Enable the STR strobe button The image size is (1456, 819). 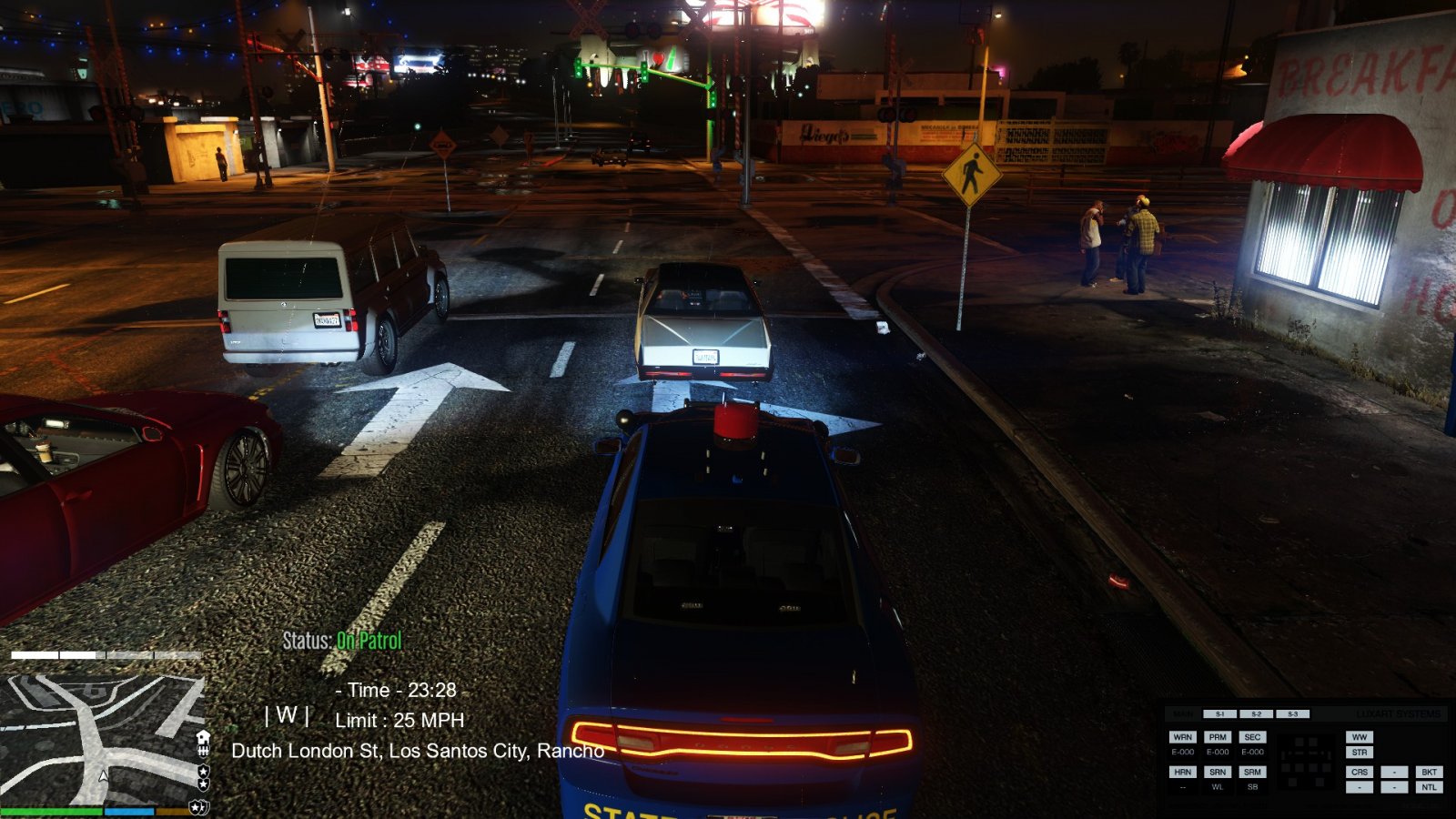[x=1360, y=753]
